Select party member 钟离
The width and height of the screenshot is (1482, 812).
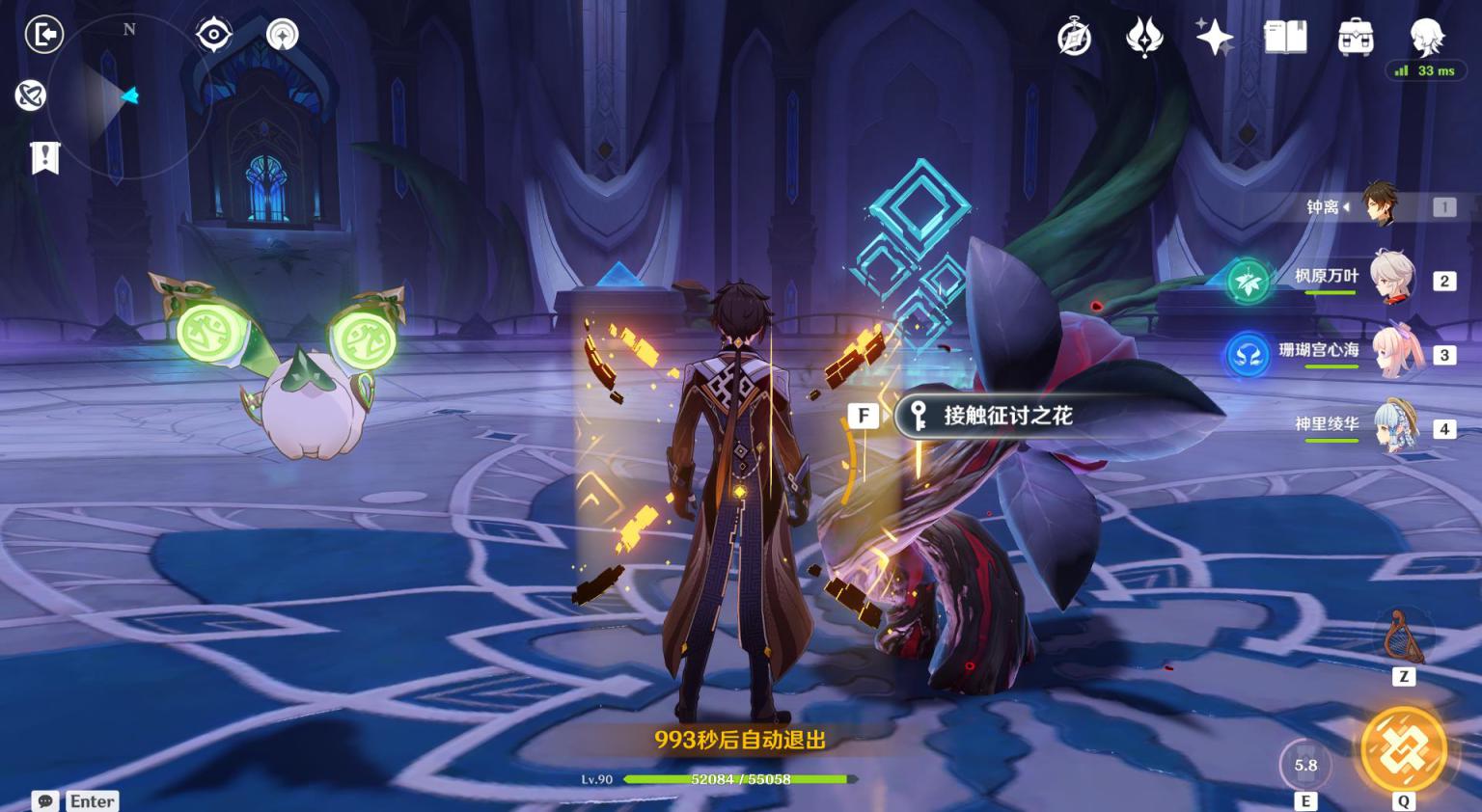[1380, 206]
